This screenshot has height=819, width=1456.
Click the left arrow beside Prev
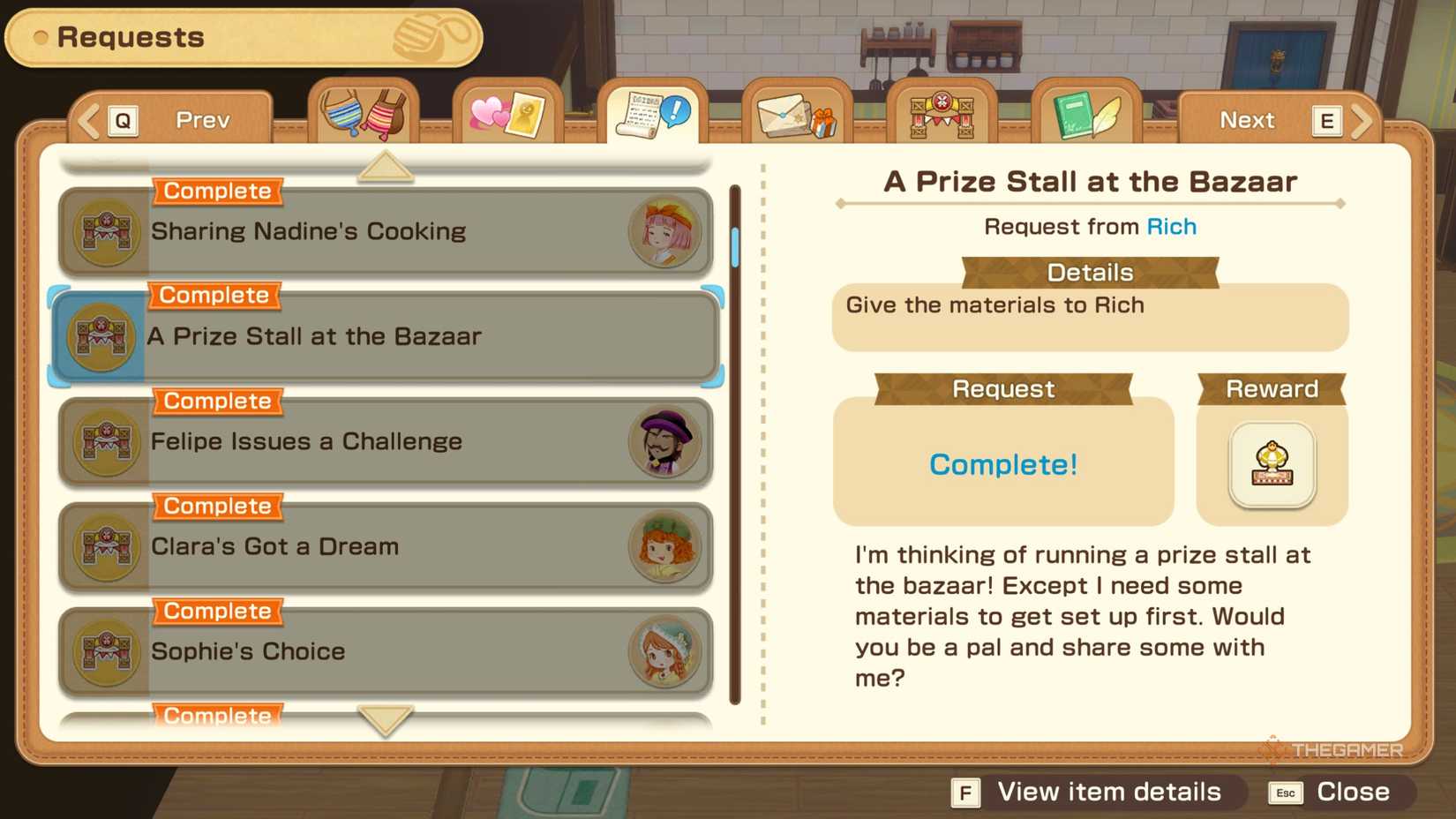86,119
